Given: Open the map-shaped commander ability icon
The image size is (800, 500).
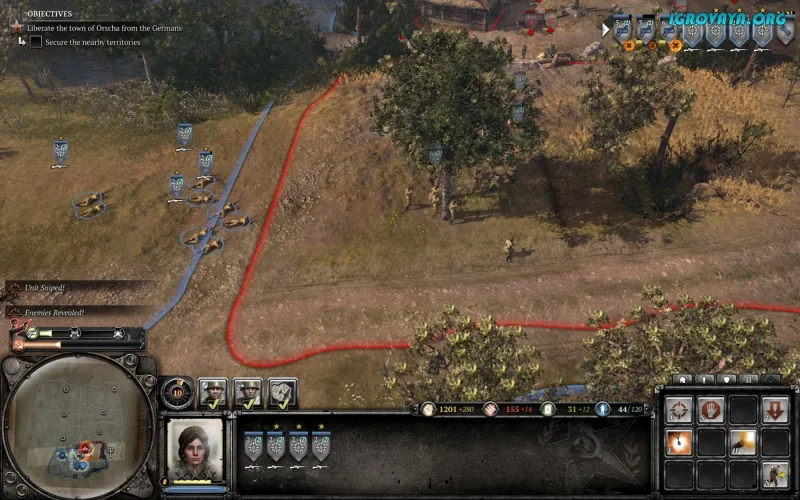Looking at the screenshot, I should click(x=283, y=392).
